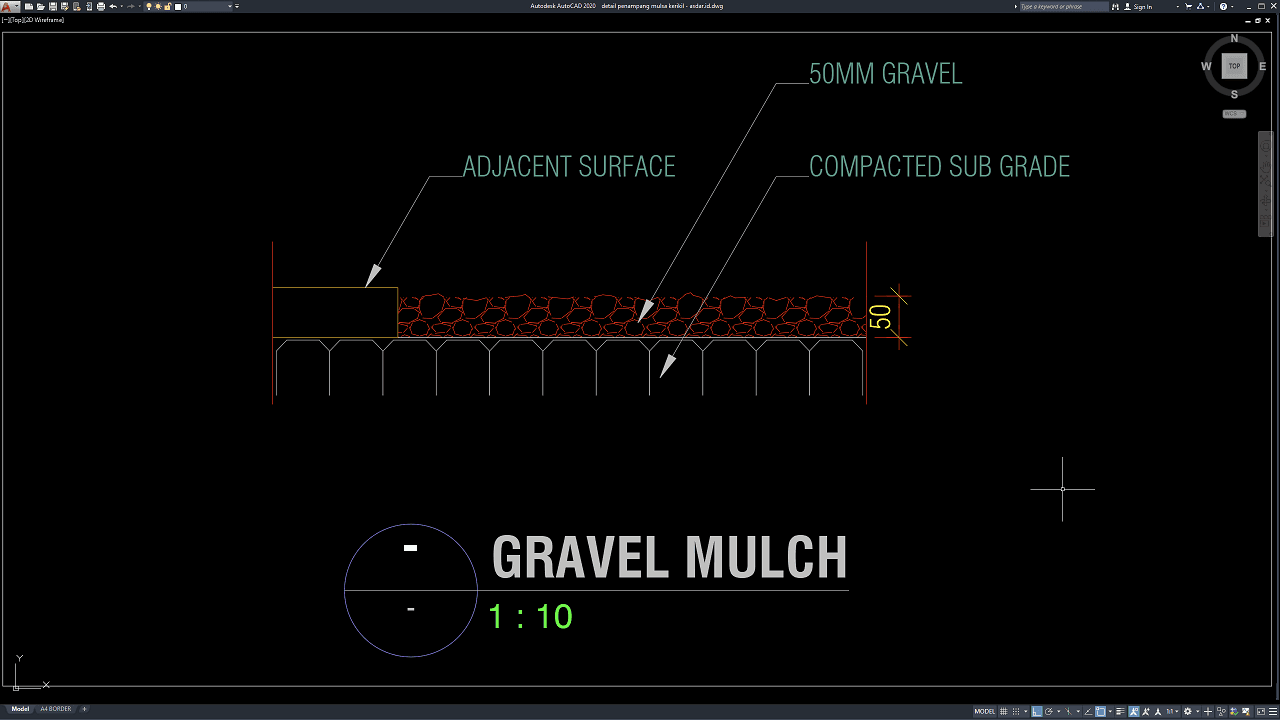Save the drawing with the floppy icon

(52, 6)
